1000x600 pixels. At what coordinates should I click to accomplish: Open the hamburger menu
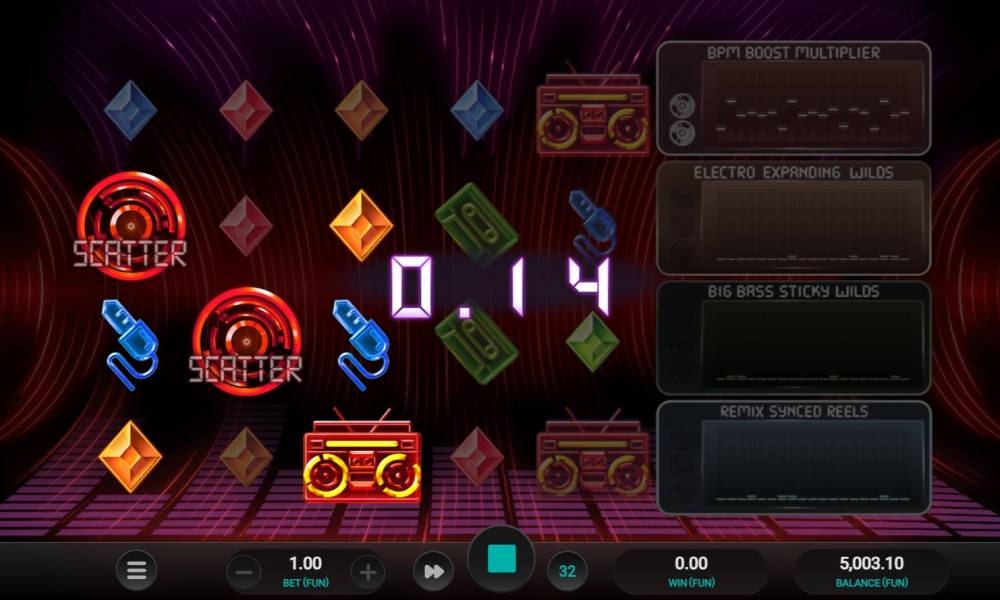click(137, 571)
